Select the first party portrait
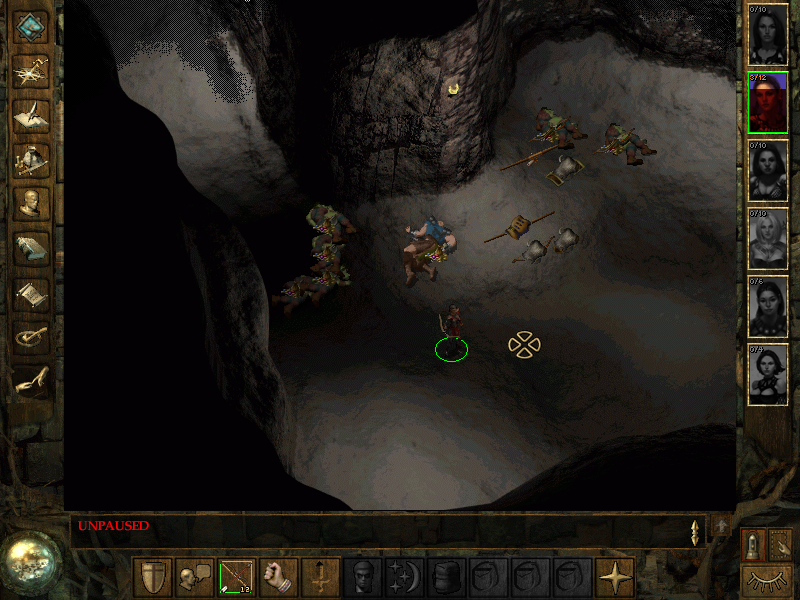This screenshot has height=600, width=800. (768, 35)
